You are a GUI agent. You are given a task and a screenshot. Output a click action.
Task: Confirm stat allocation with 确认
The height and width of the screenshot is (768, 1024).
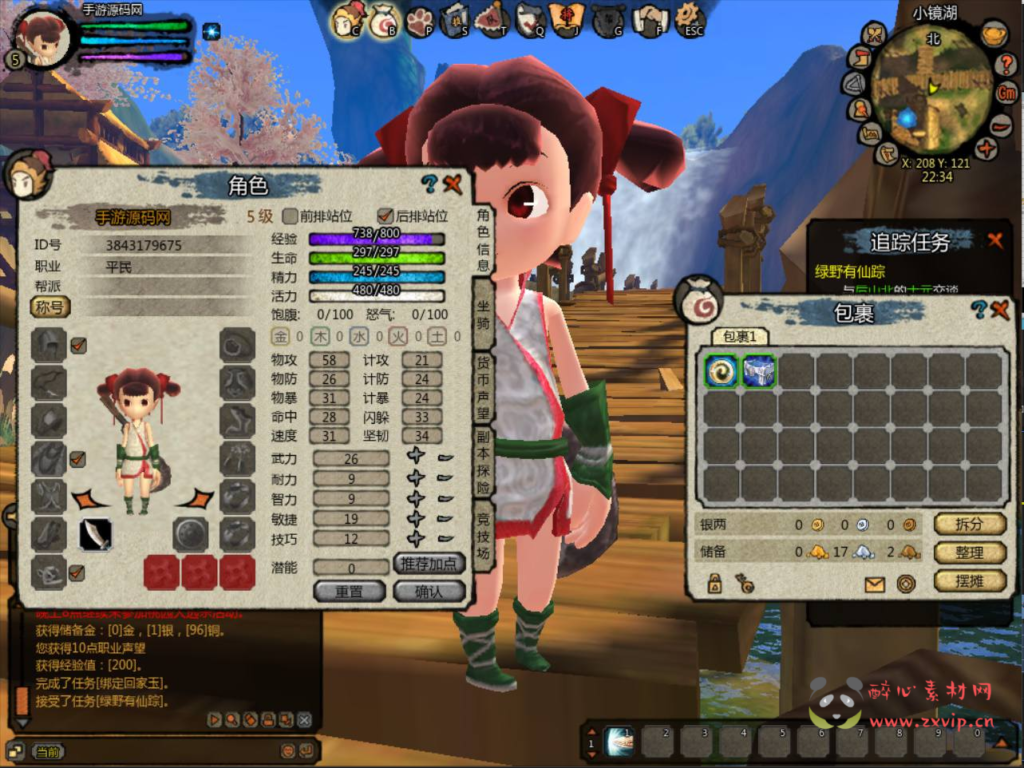(430, 591)
